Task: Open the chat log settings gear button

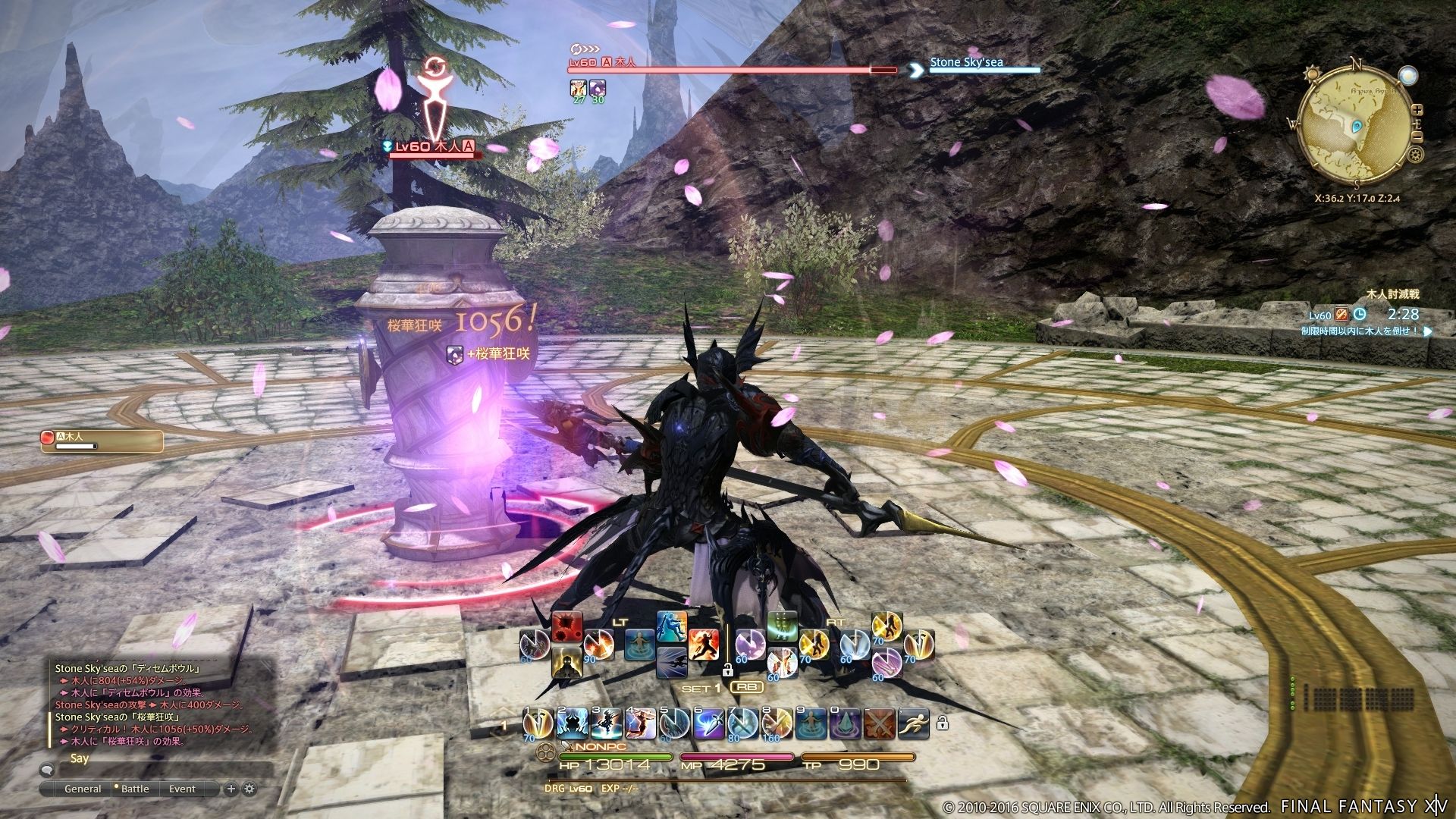Action: click(250, 789)
